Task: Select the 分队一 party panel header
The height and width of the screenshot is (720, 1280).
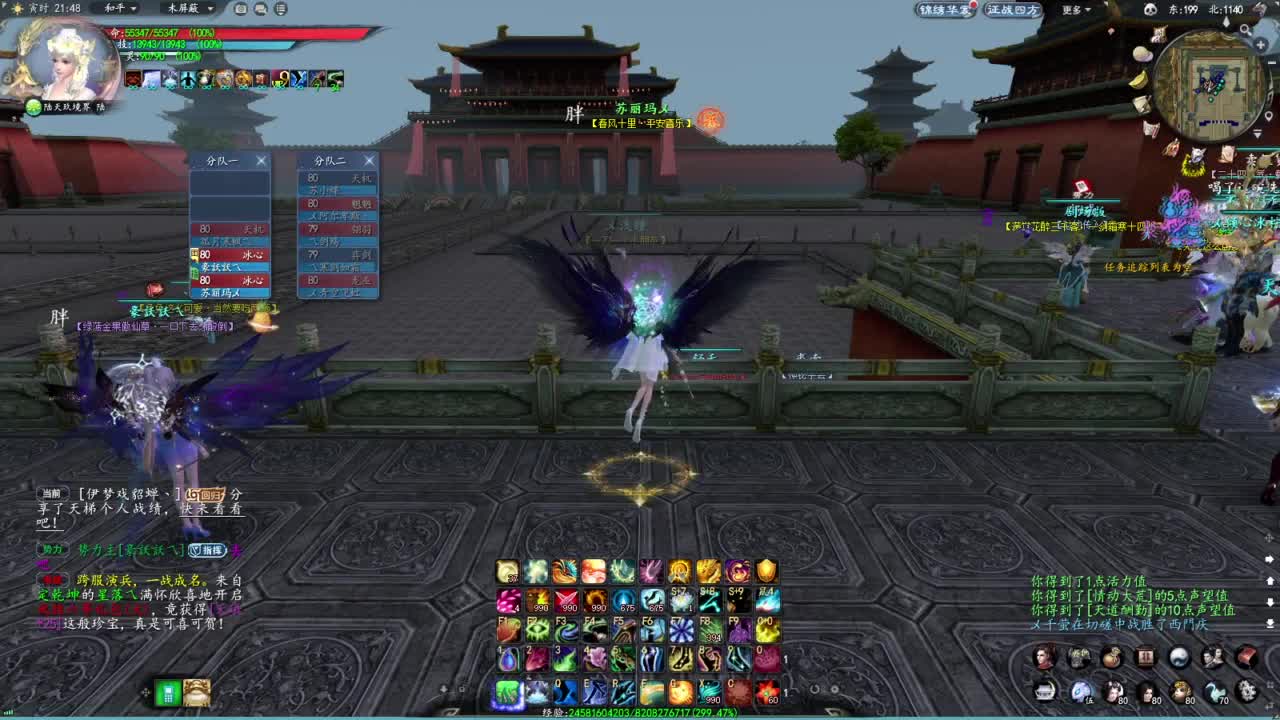Action: 221,159
